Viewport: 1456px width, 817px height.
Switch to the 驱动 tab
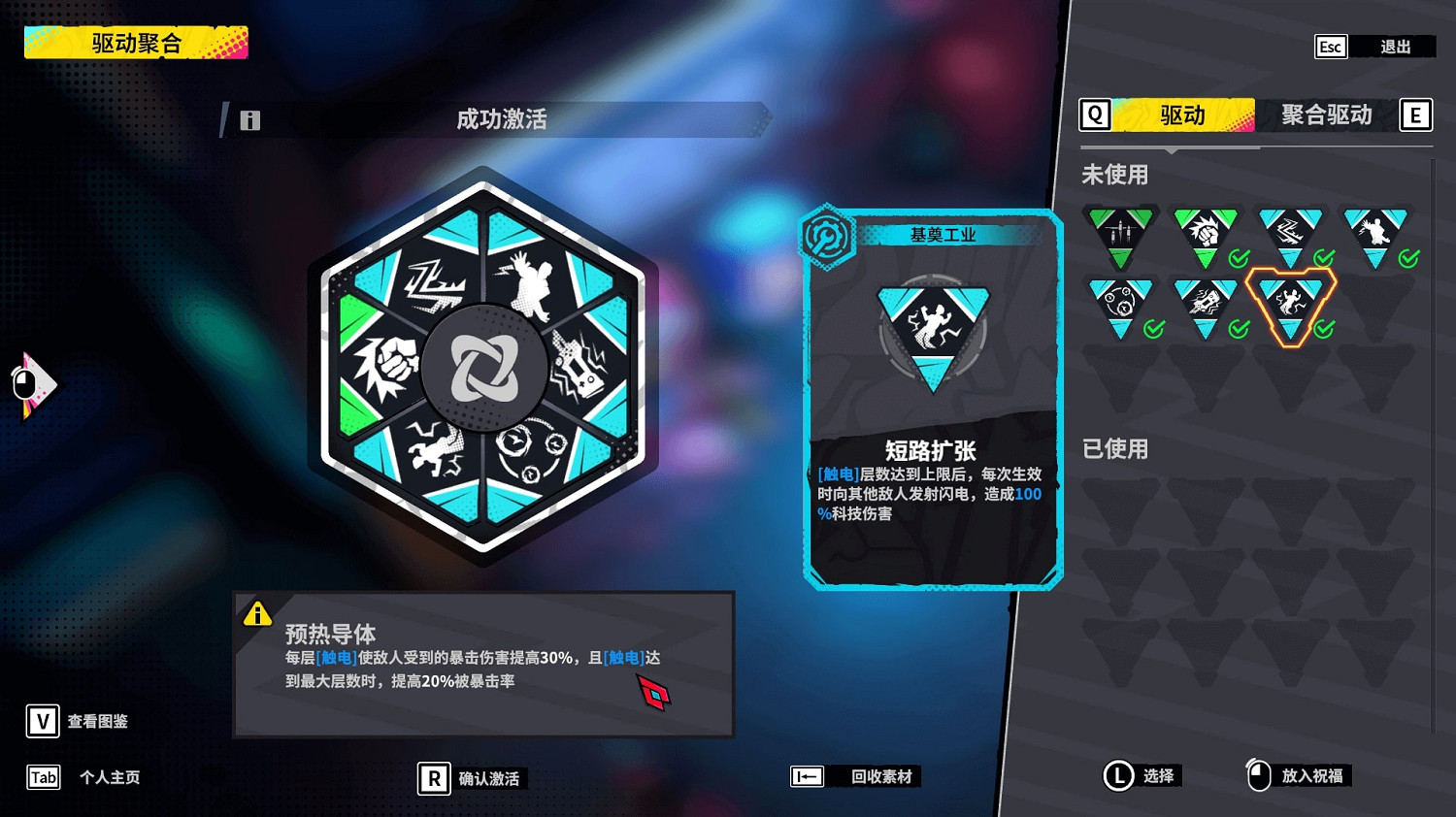tap(1180, 114)
